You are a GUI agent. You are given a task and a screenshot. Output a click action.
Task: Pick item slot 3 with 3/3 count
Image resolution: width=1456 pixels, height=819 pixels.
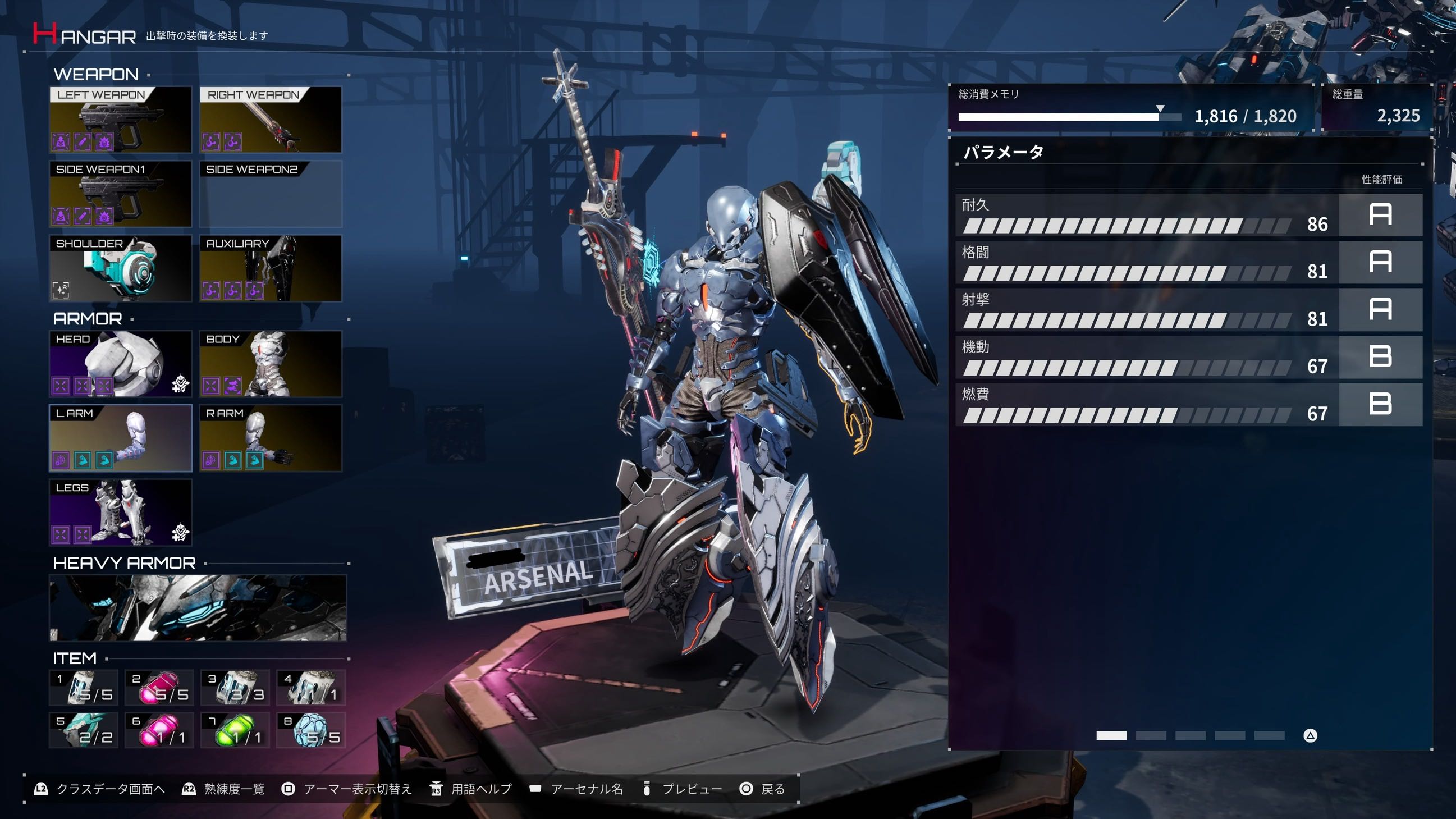point(235,687)
